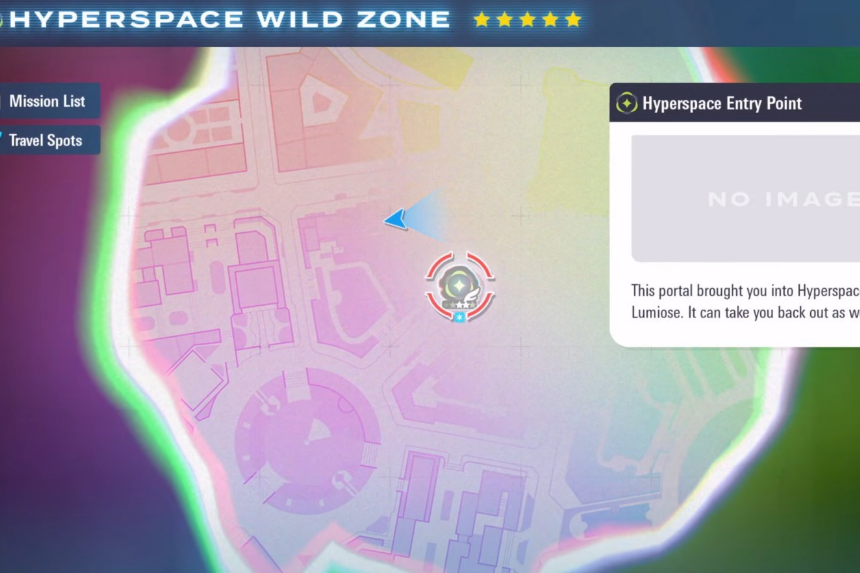Image resolution: width=860 pixels, height=573 pixels.
Task: Open the Mission List
Action: click(x=48, y=101)
